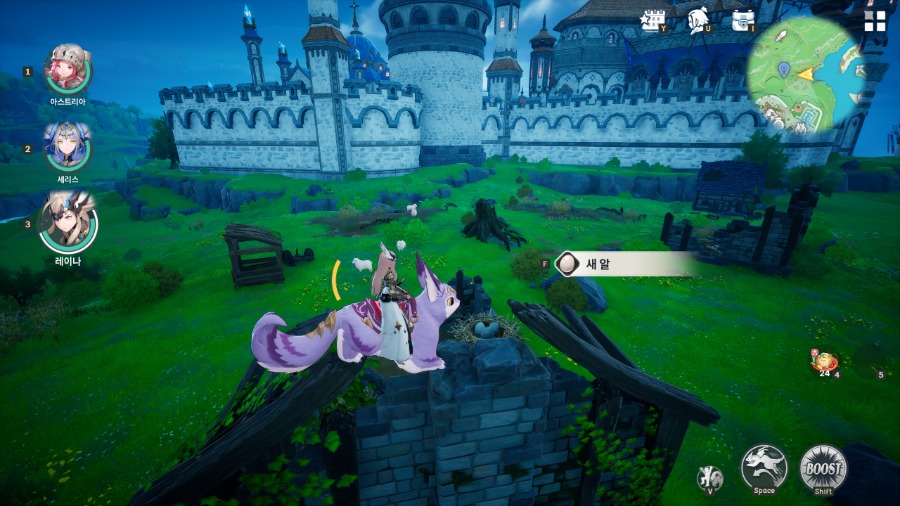The height and width of the screenshot is (506, 900).
Task: Open the backpack inventory icon
Action: point(743,20)
